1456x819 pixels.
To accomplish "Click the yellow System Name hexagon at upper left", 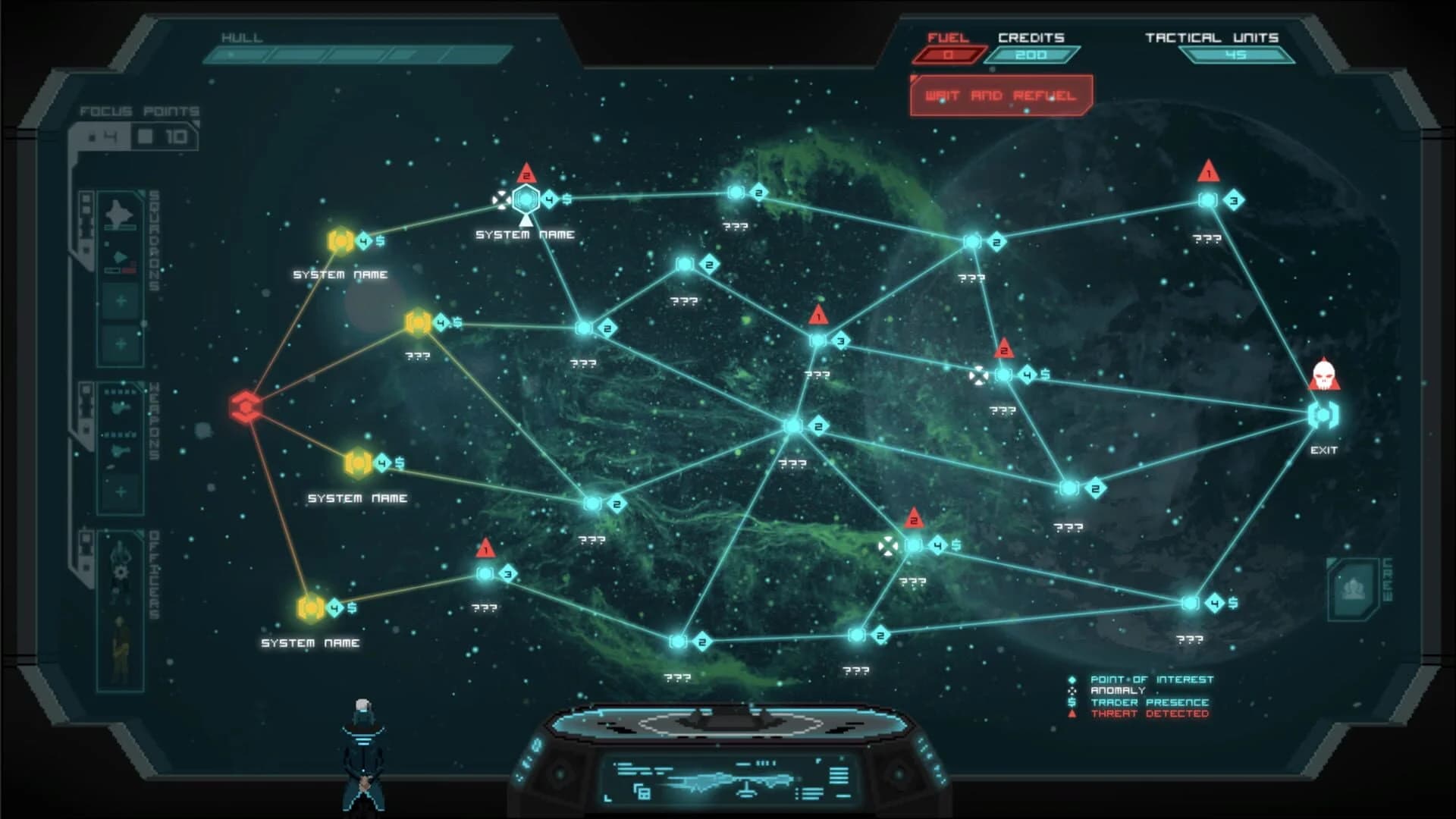I will [x=341, y=241].
